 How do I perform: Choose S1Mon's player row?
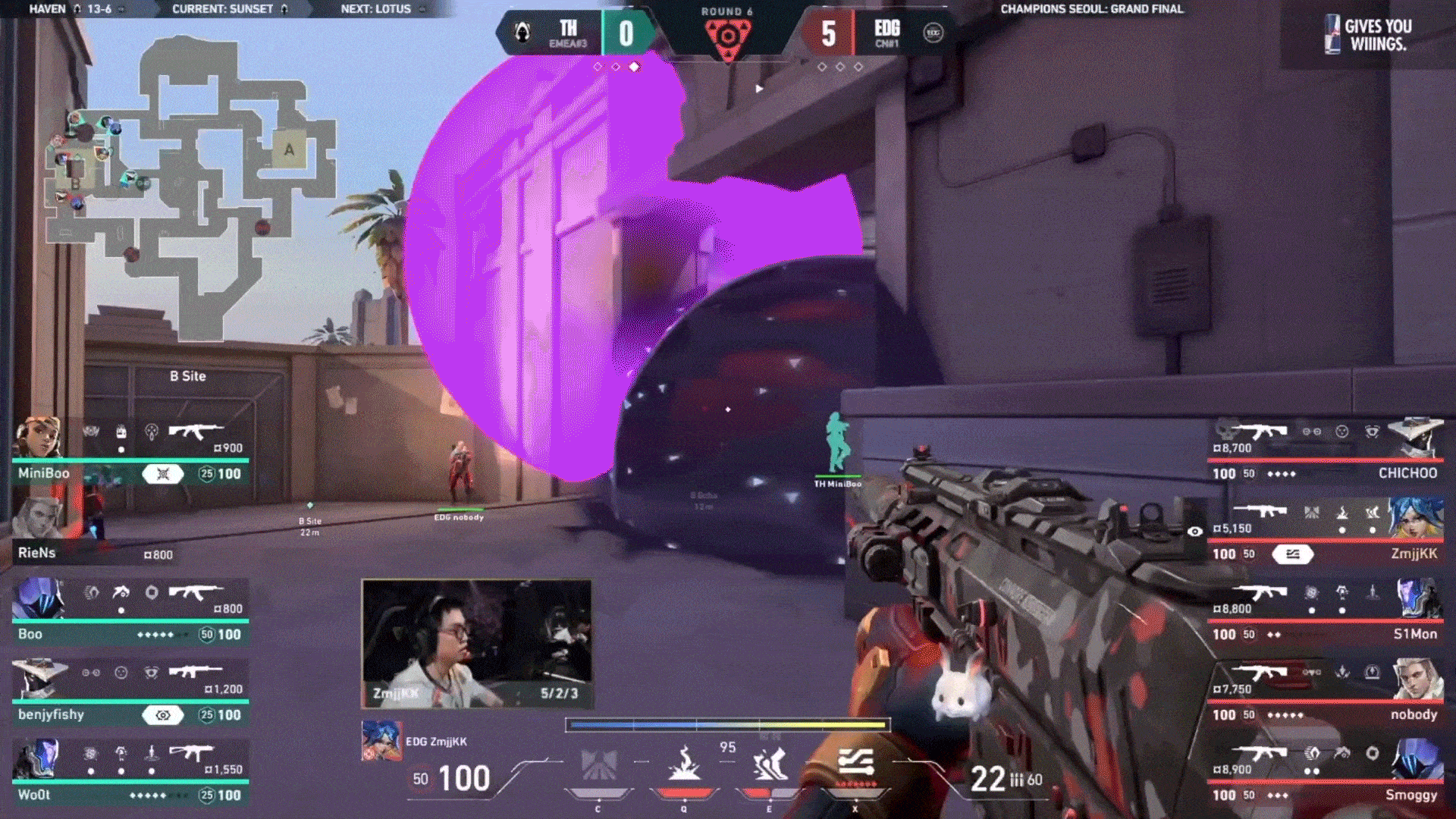click(1326, 614)
